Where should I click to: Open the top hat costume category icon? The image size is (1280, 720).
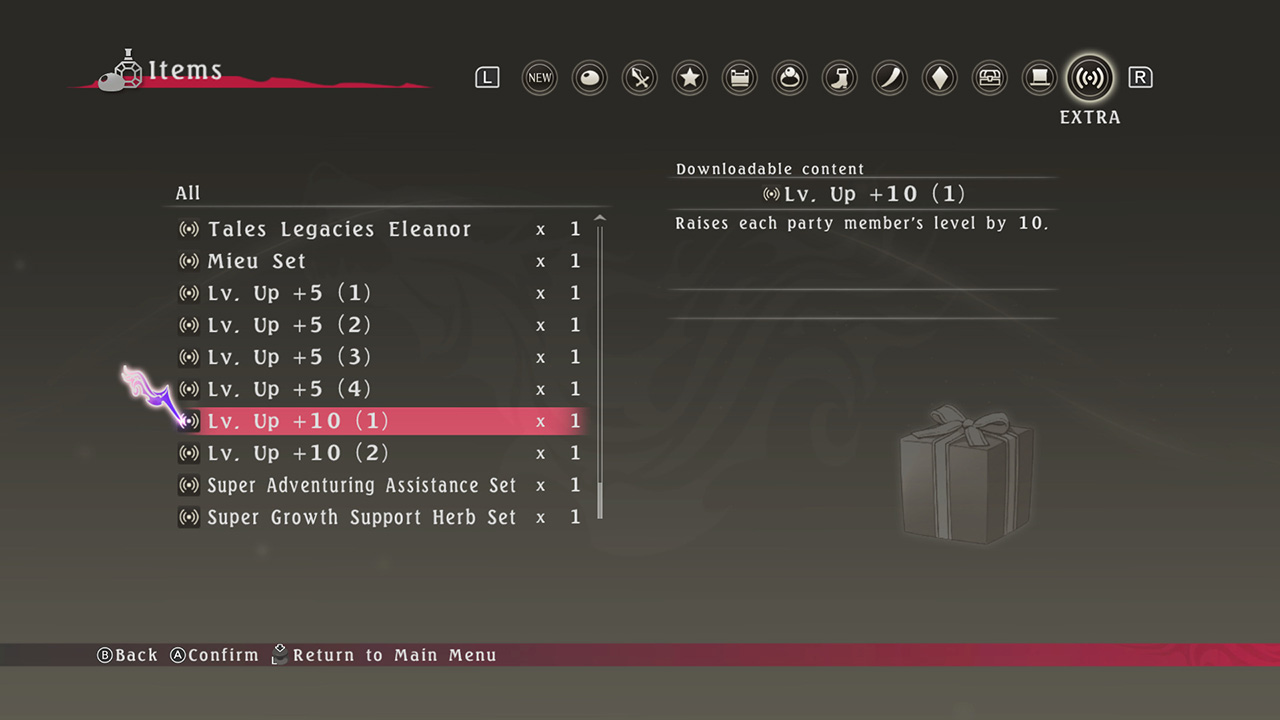click(x=1039, y=78)
